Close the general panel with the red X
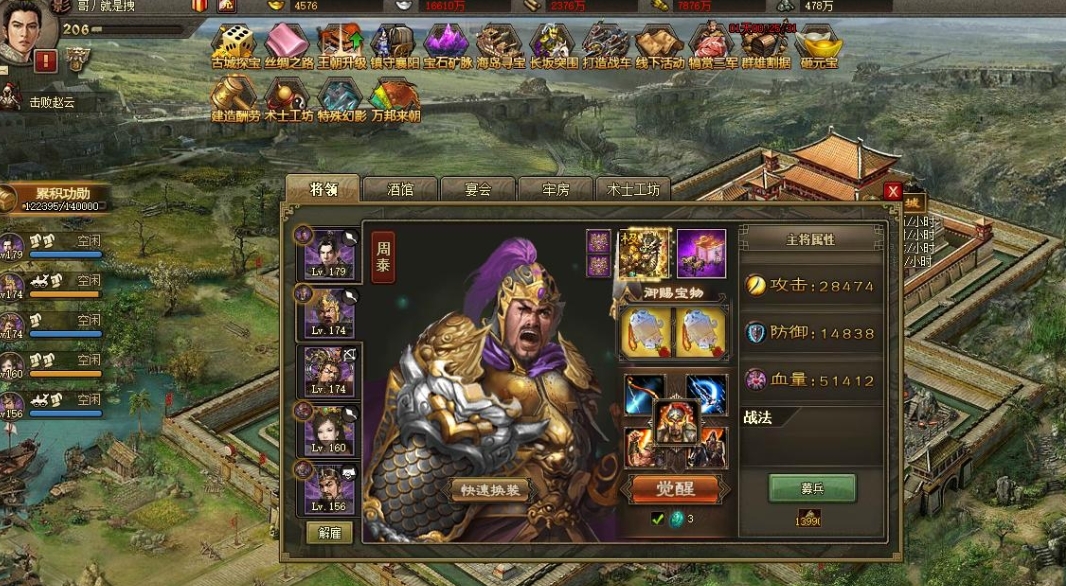 [893, 191]
